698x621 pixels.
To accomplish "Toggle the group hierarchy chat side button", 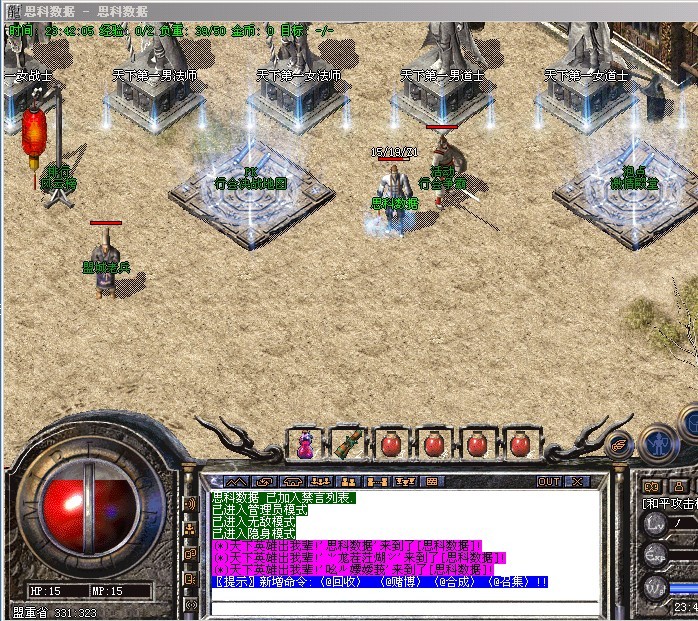I will click(x=191, y=529).
